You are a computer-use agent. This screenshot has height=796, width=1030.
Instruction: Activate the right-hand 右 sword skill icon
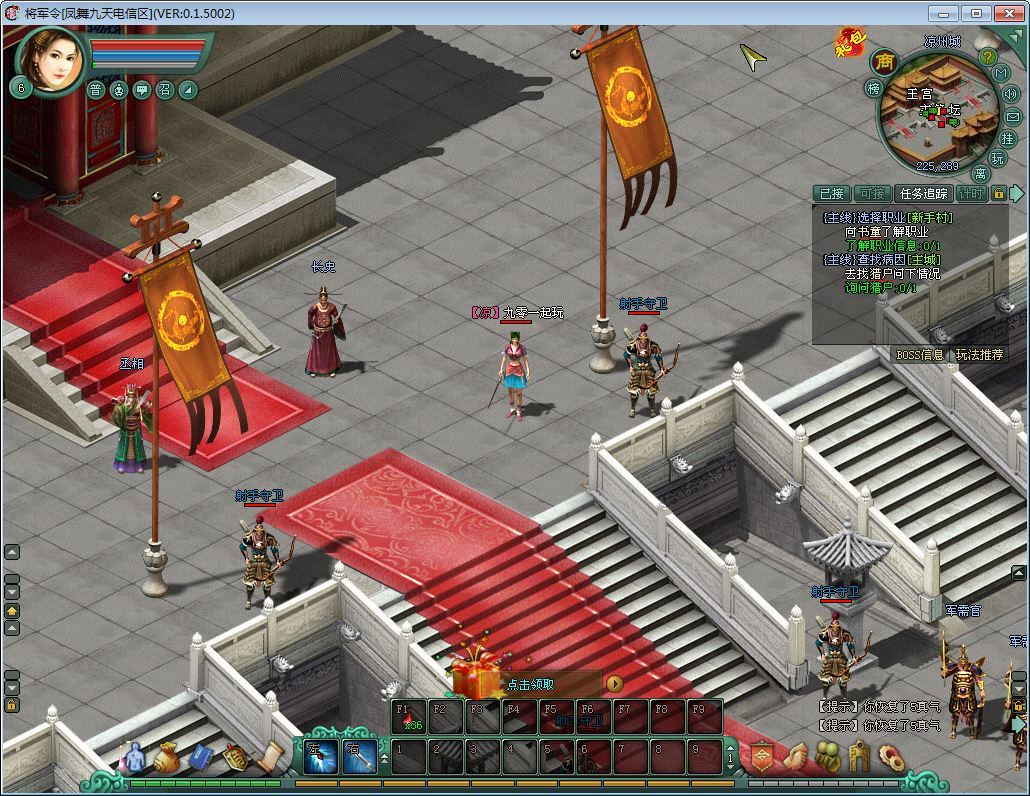coord(359,757)
